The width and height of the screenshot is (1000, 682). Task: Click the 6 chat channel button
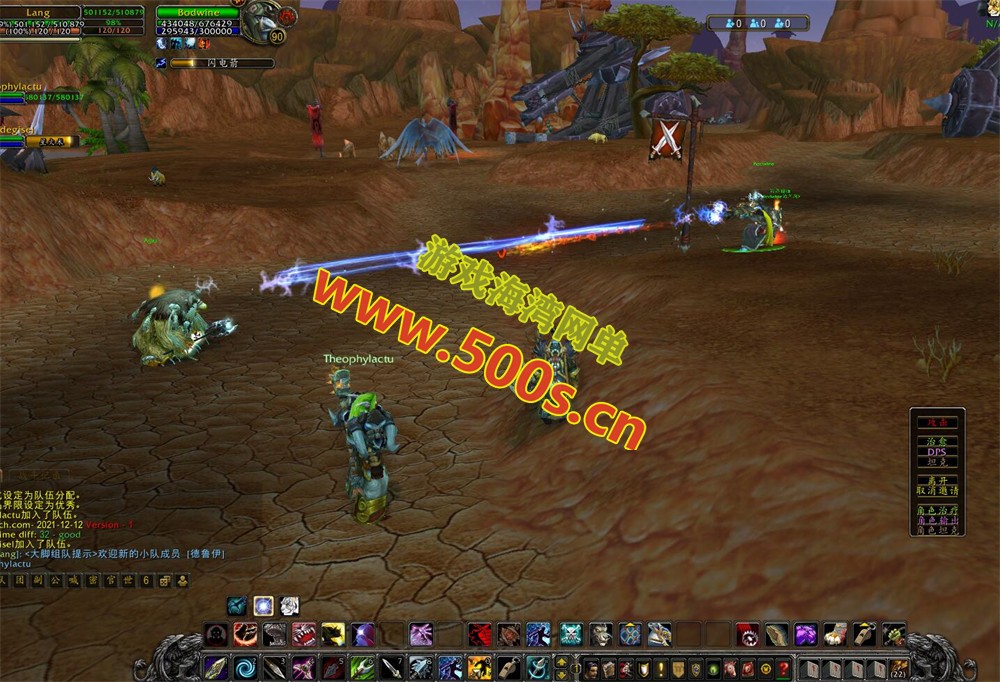[146, 580]
